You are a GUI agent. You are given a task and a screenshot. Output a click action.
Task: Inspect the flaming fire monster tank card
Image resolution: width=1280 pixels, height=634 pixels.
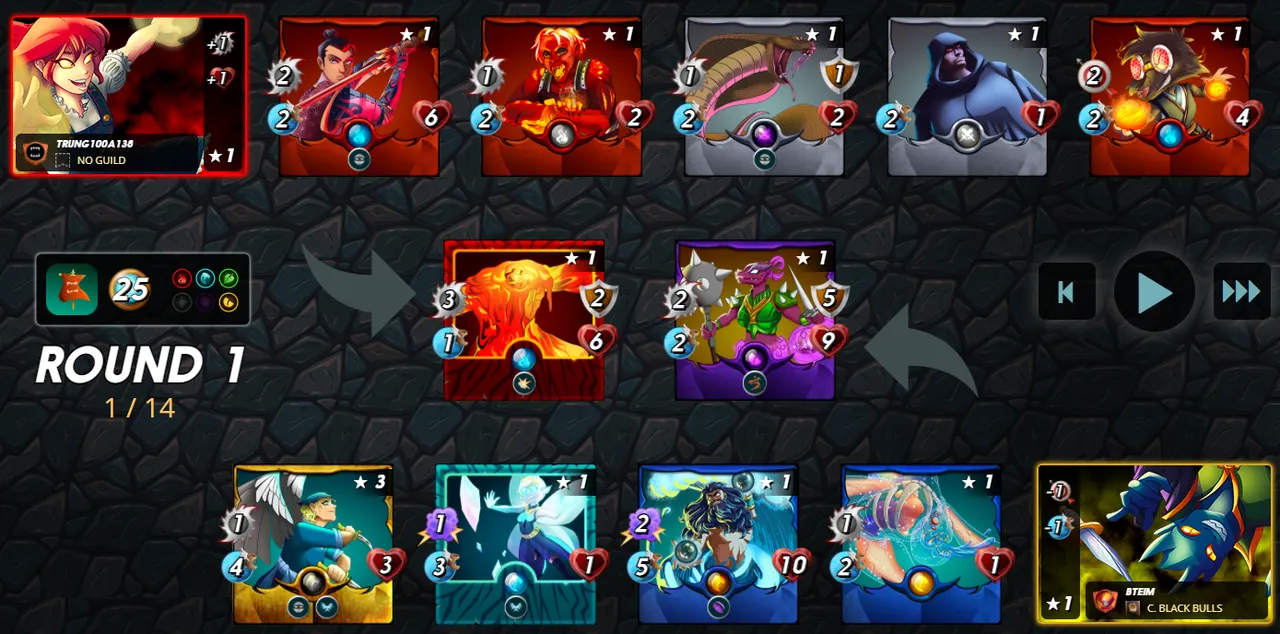[523, 320]
